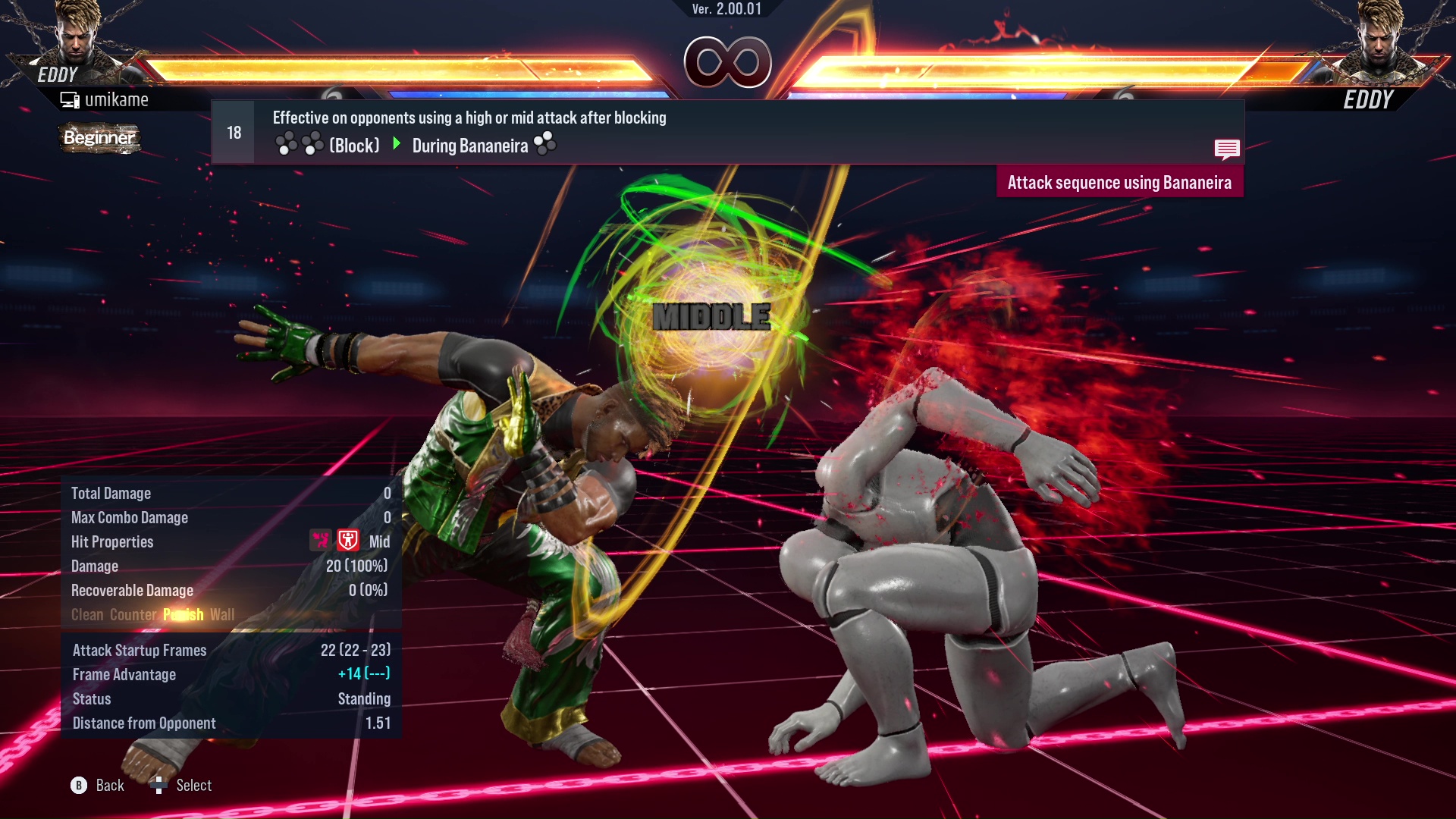The image size is (1456, 819).
Task: Expand the Attack sequence using Bananeira banner
Action: click(x=1120, y=181)
